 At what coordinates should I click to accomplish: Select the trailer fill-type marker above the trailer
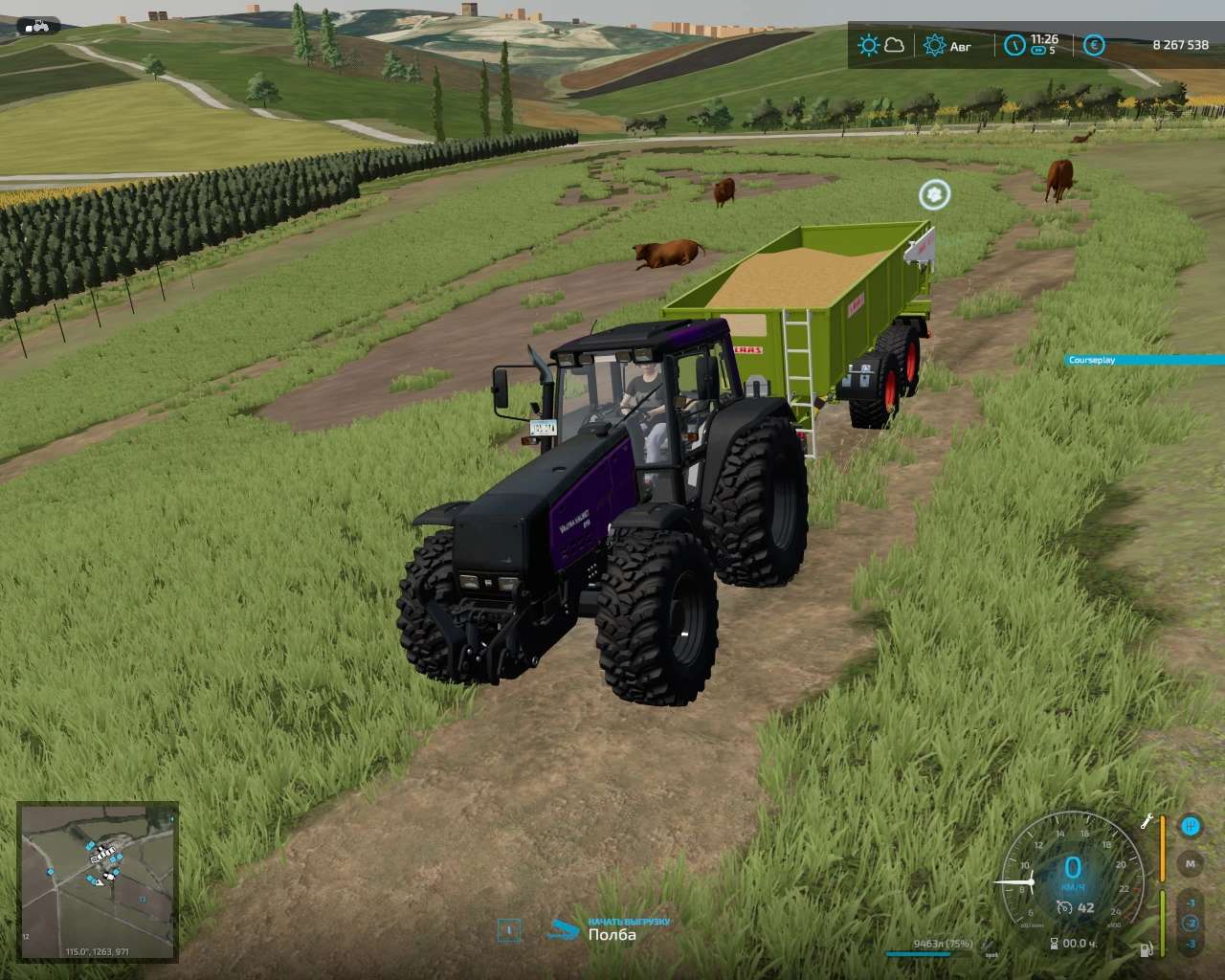[934, 195]
